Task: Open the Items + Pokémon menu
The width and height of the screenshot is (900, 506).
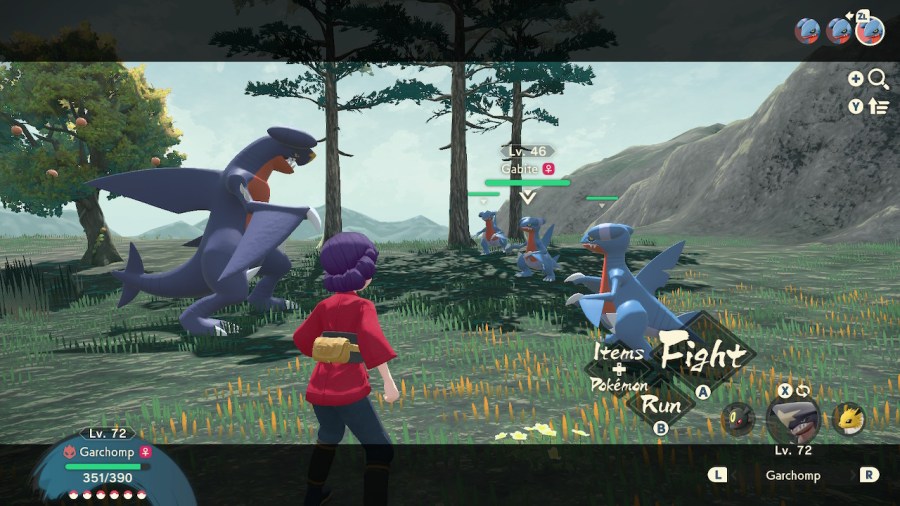Action: (620, 368)
